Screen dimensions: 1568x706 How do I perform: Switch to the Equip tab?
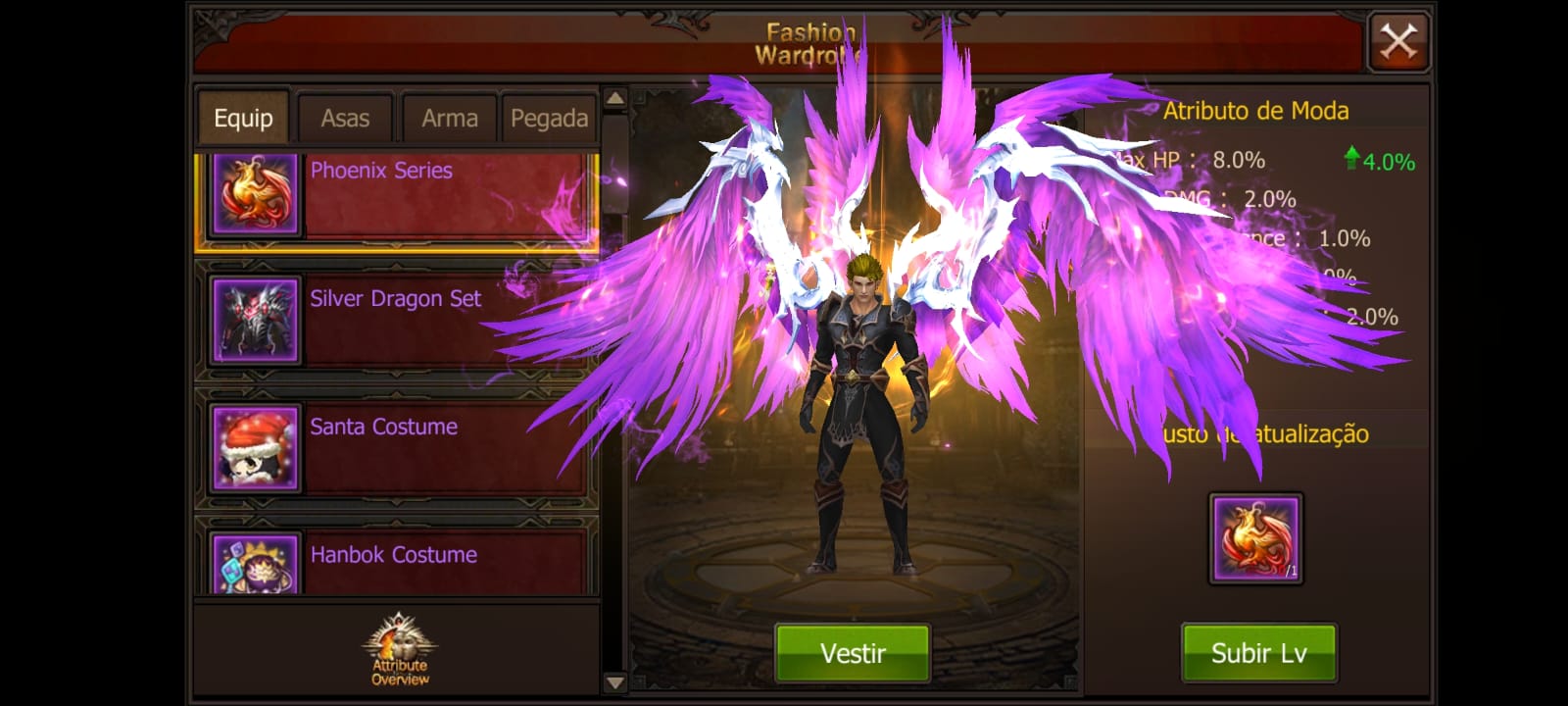(243, 119)
